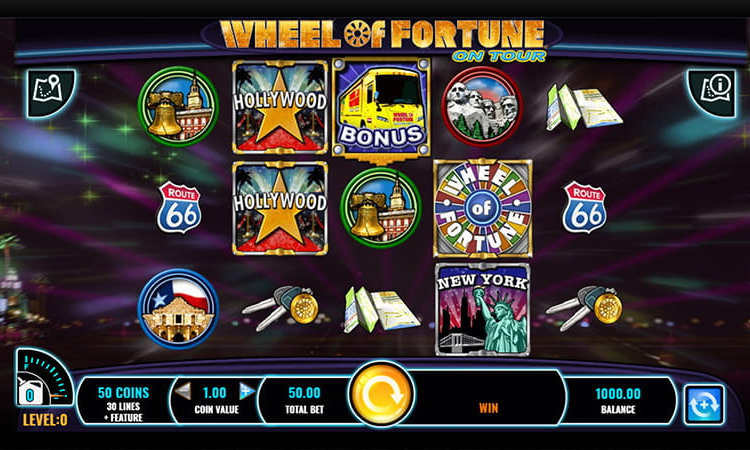Open the tour map

46,90
